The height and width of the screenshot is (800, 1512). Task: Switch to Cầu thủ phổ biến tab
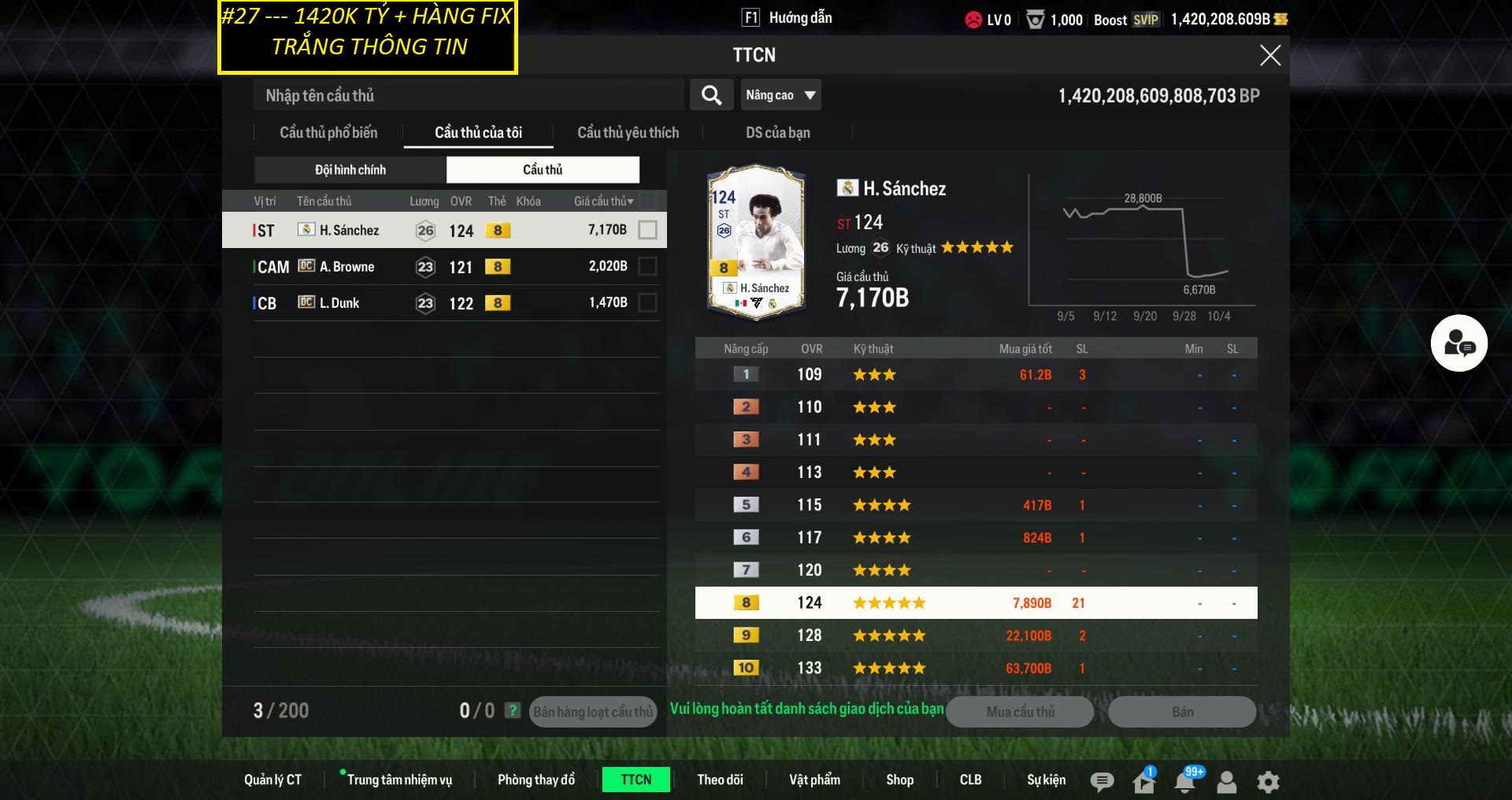tap(328, 132)
